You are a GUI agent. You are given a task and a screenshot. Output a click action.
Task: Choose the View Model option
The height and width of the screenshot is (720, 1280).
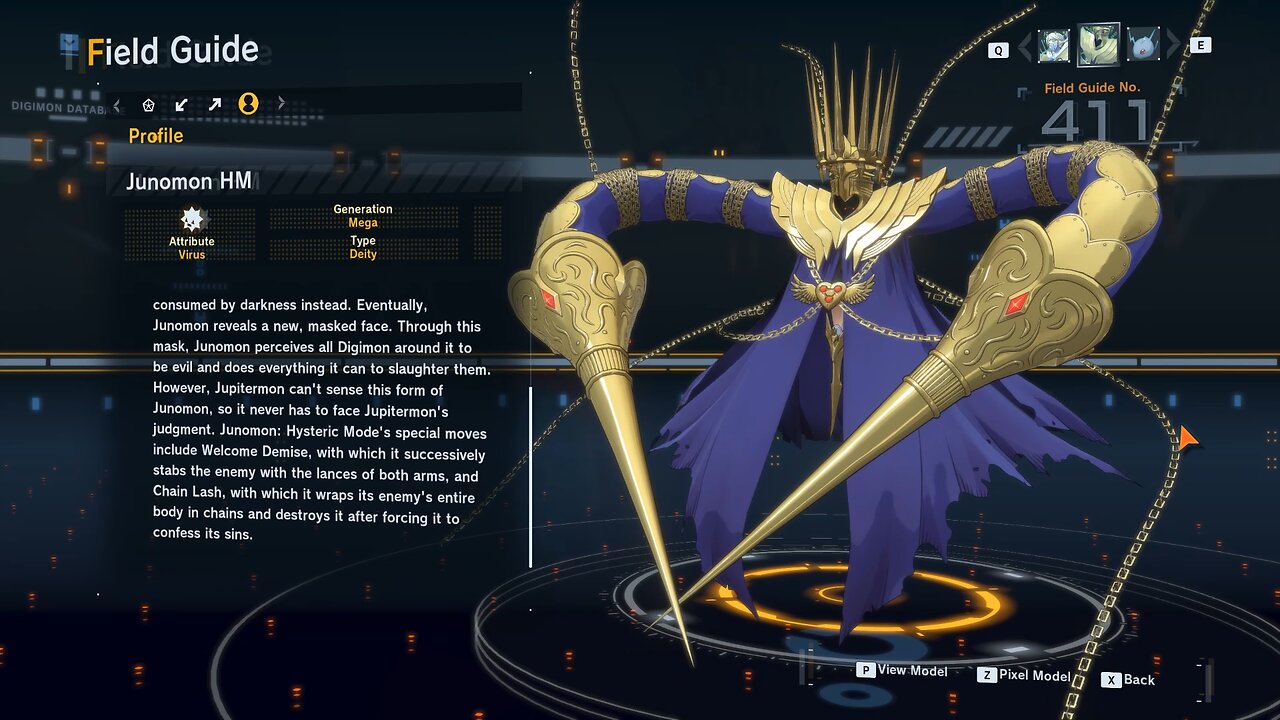coord(902,670)
